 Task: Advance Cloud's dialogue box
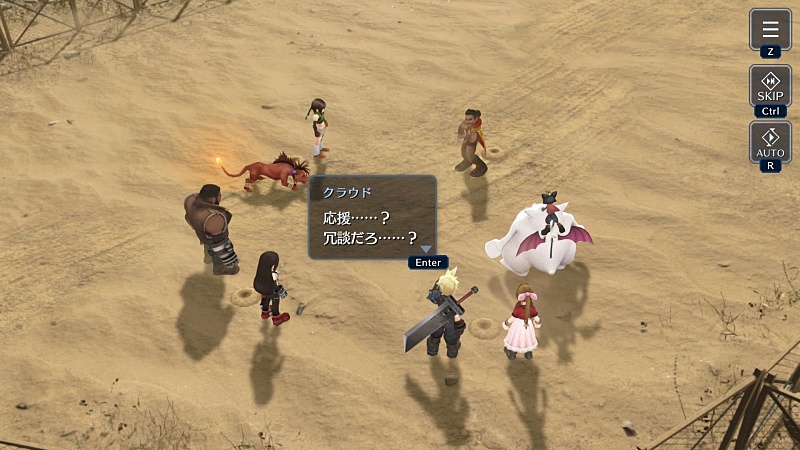pos(372,217)
